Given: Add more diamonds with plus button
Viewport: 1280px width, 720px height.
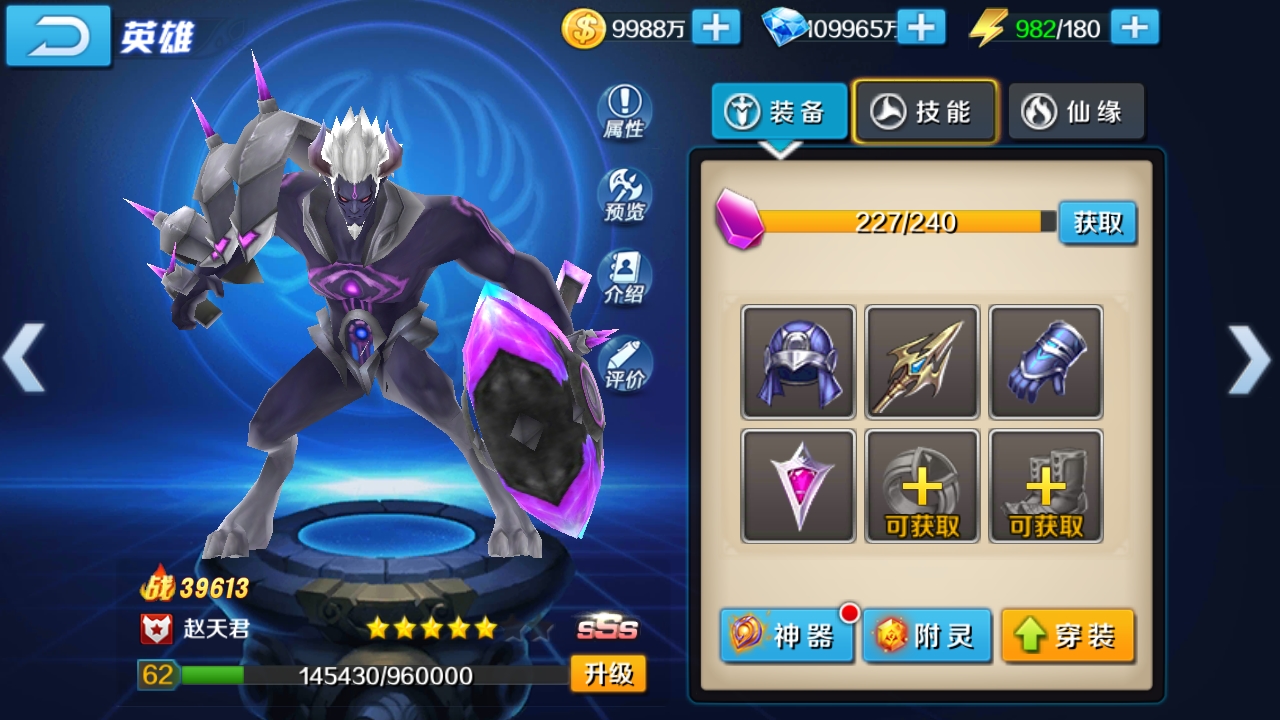Looking at the screenshot, I should 921,28.
